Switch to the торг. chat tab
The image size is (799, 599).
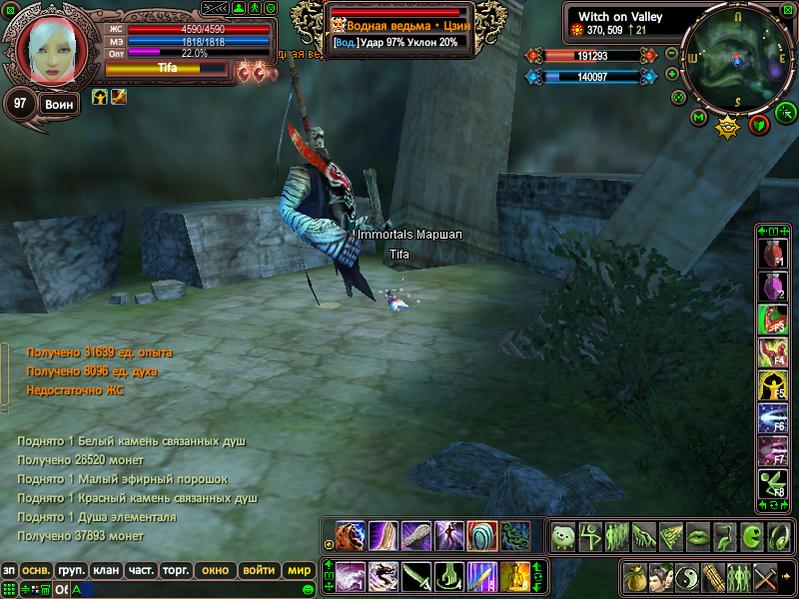176,570
